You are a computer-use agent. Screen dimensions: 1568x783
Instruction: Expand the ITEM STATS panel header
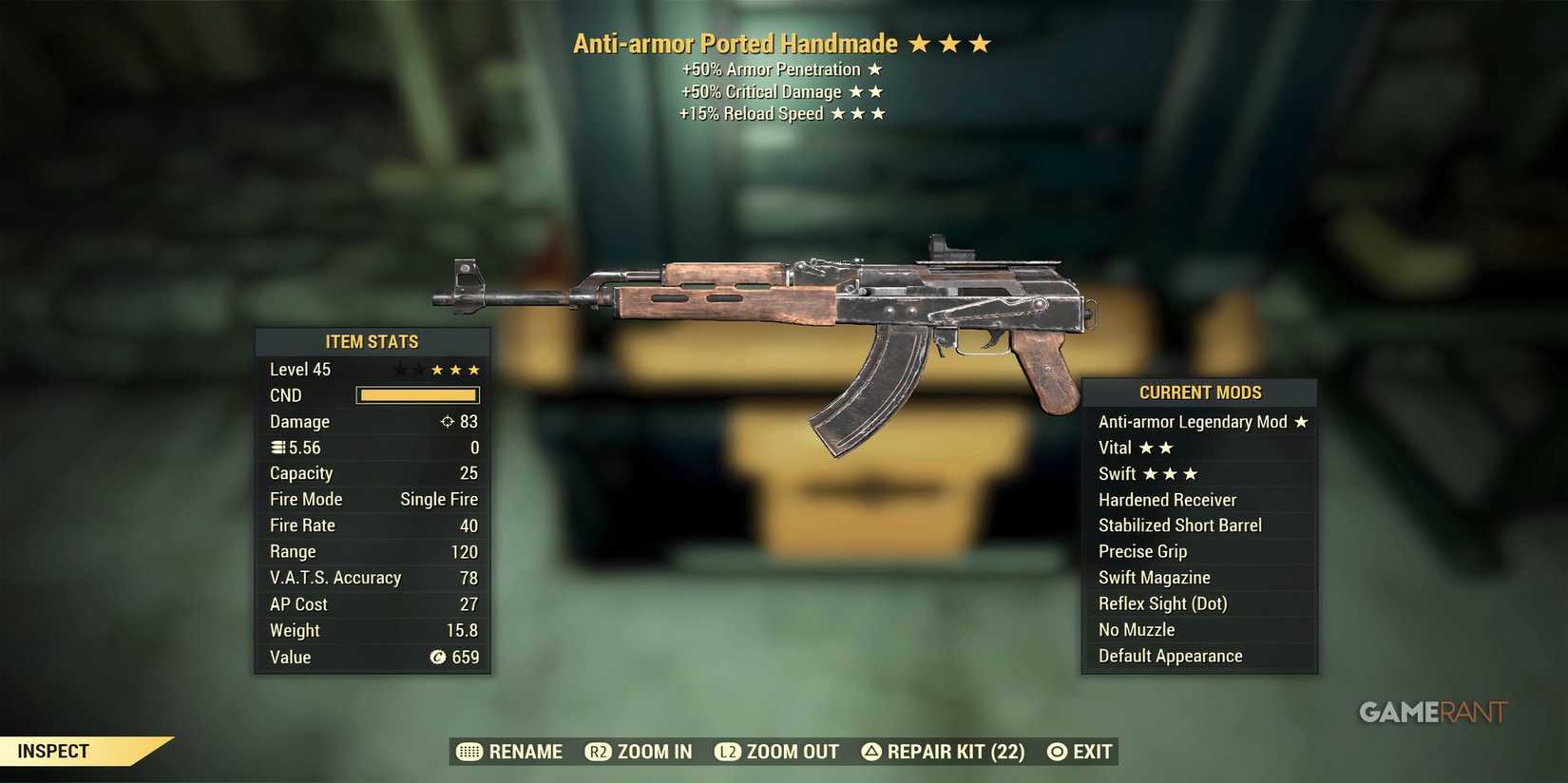pos(373,341)
